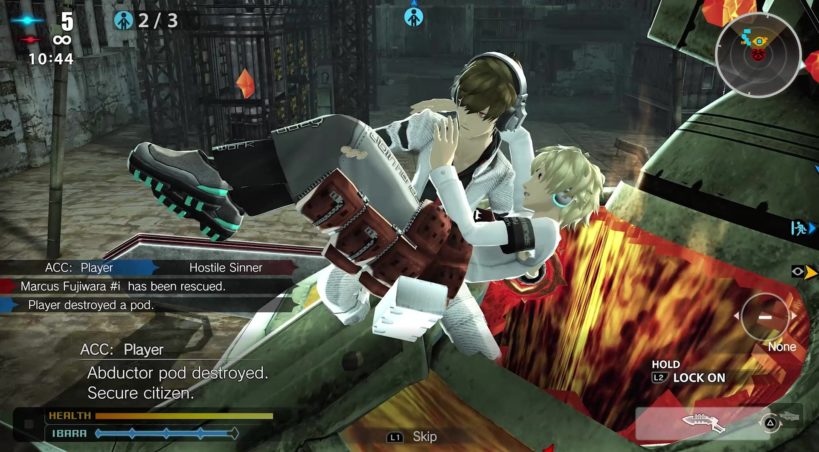Open the circular minimap radar
Screen dimensions: 819x452
(x=757, y=55)
